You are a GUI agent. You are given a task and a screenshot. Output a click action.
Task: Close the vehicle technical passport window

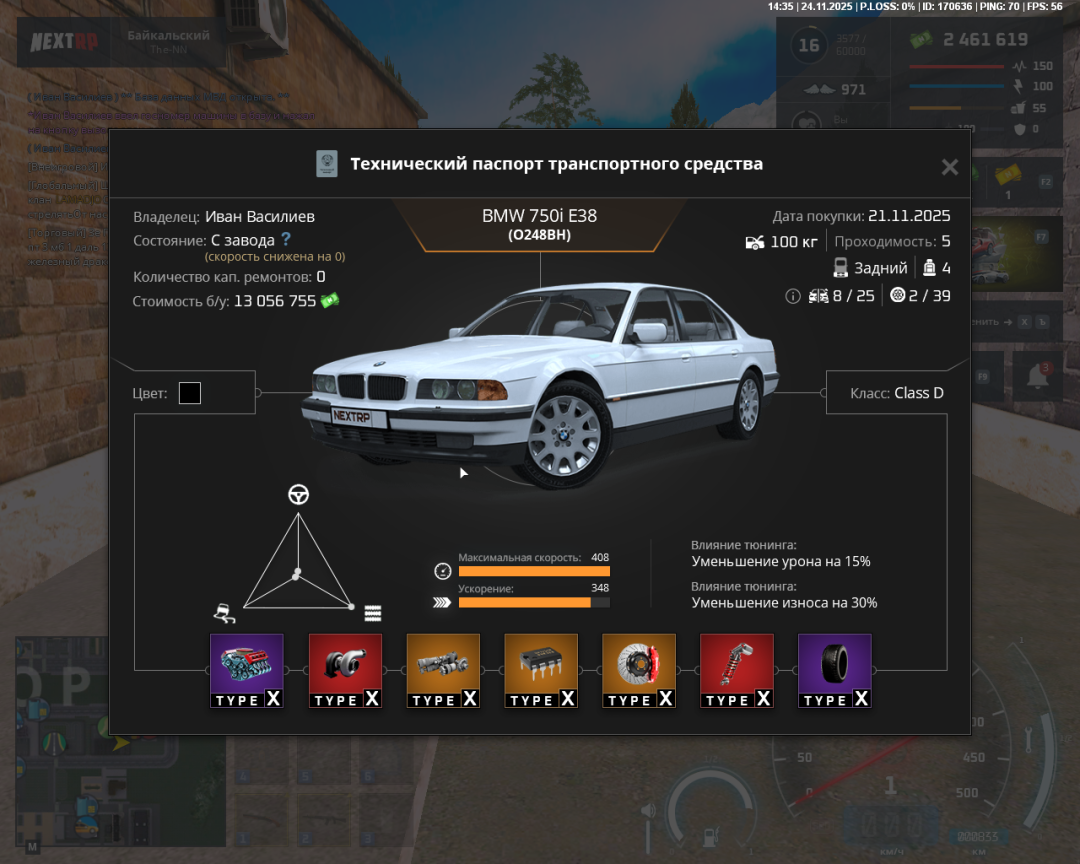click(949, 167)
